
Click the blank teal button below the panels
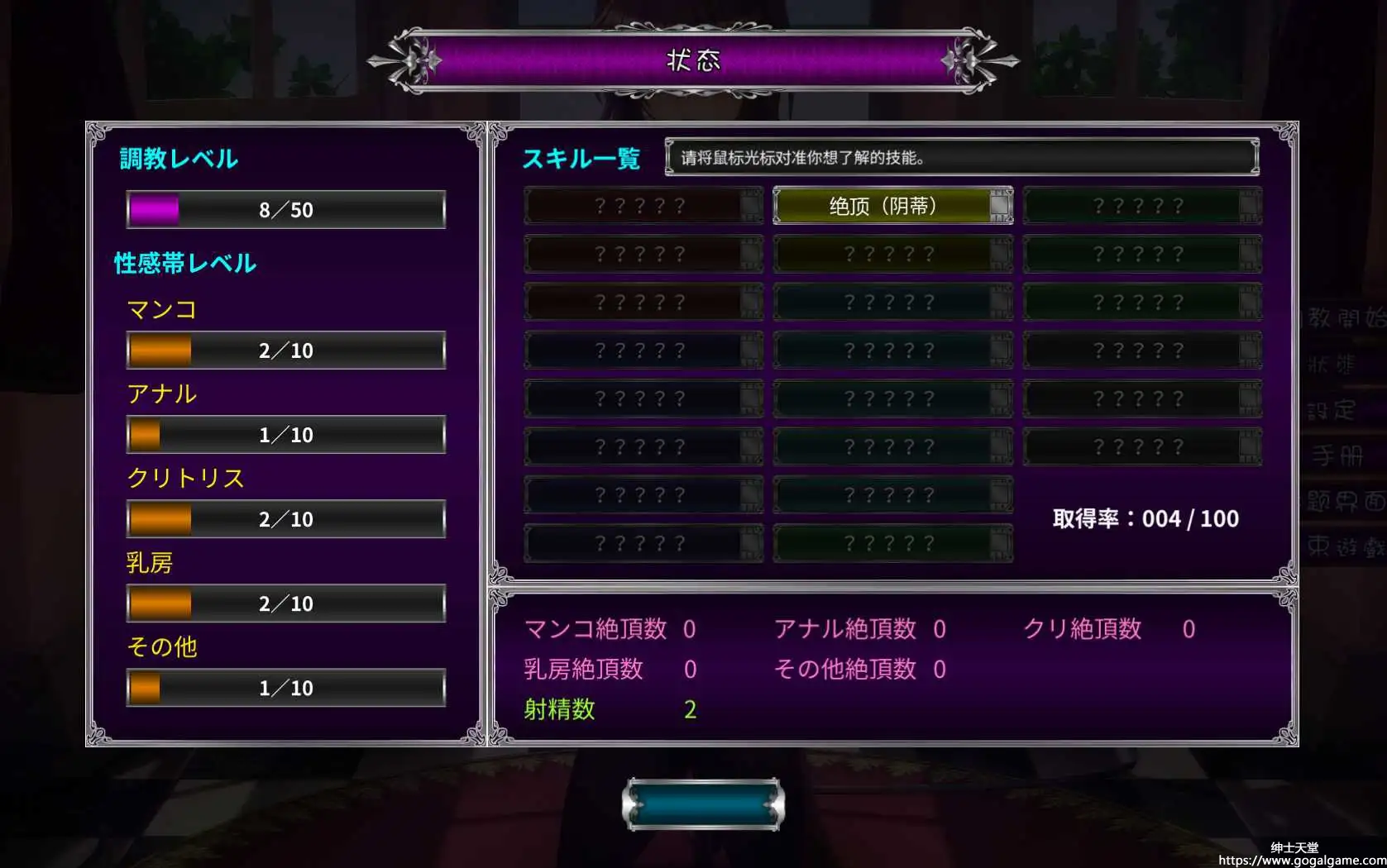tap(703, 804)
